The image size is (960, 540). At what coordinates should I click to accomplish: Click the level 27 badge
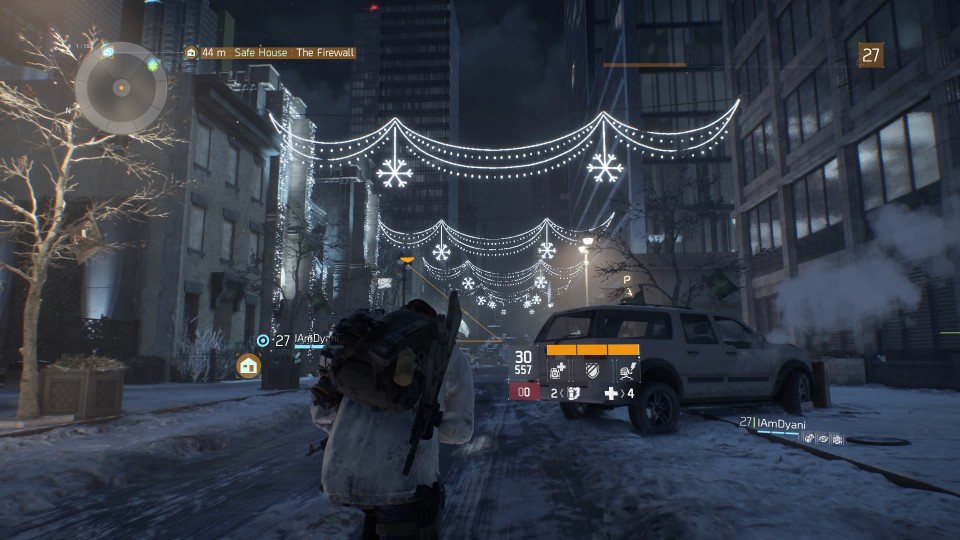871,55
